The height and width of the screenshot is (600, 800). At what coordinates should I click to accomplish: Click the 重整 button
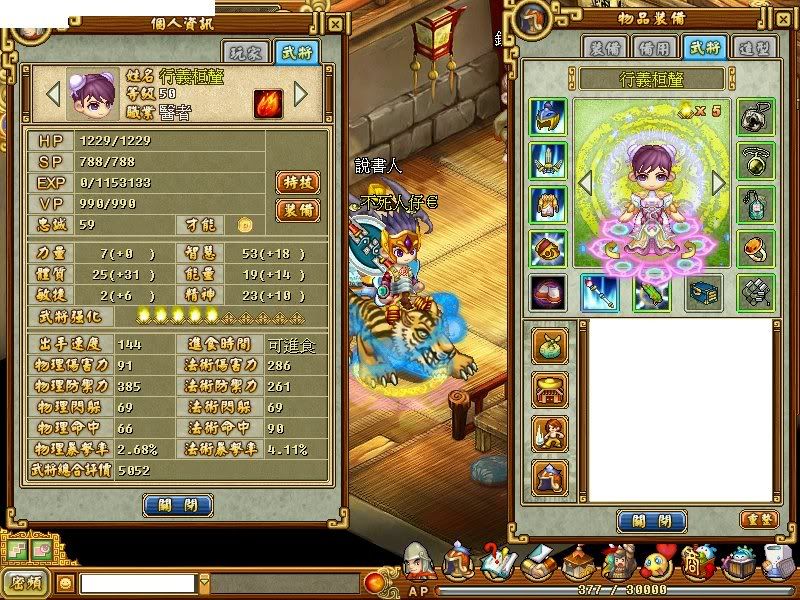[x=757, y=519]
